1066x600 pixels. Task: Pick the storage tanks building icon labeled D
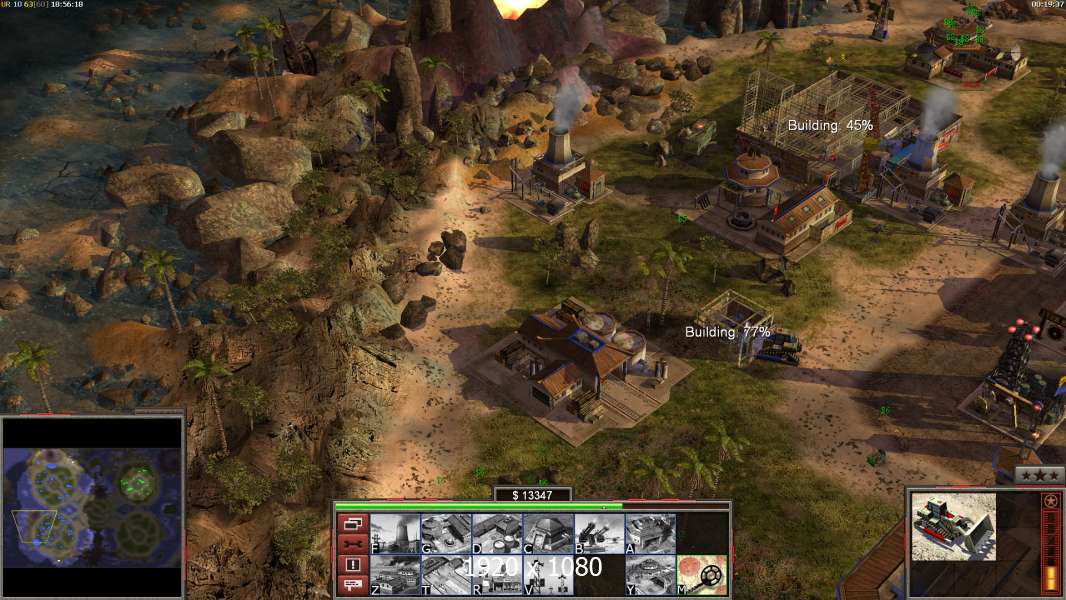[497, 533]
